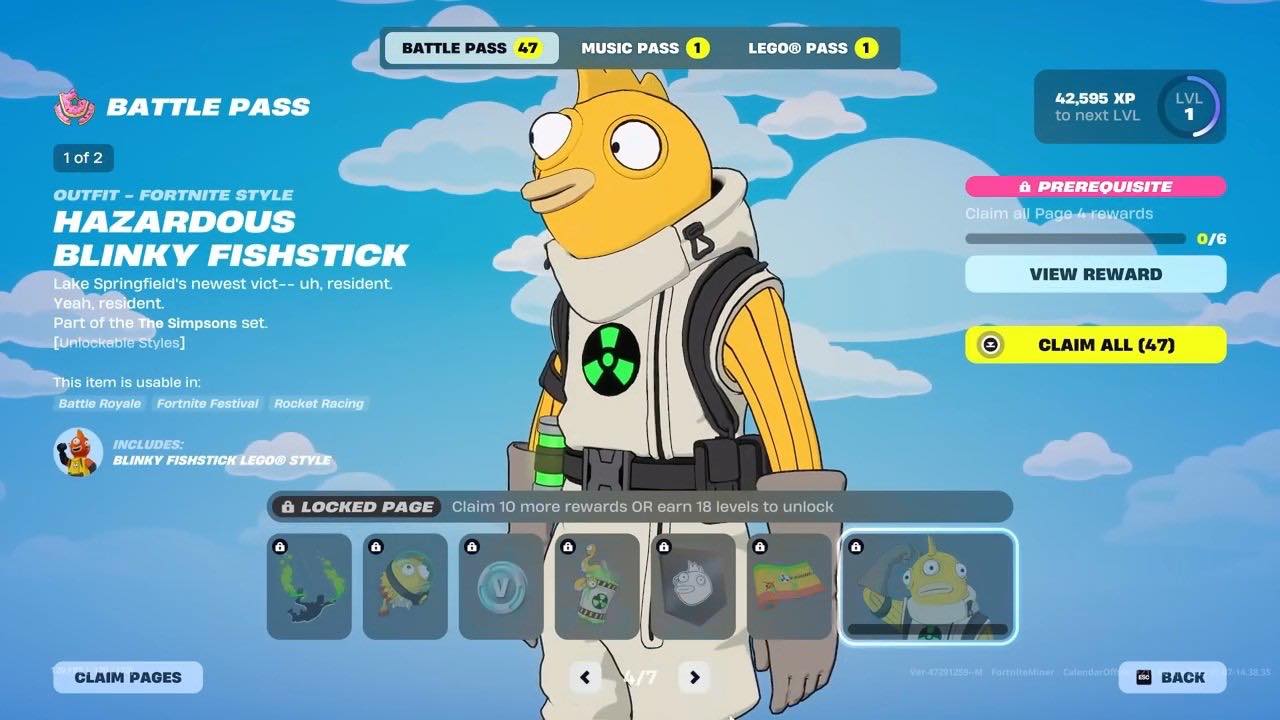Advance to the next rewards page
1280x720 pixels.
point(694,677)
